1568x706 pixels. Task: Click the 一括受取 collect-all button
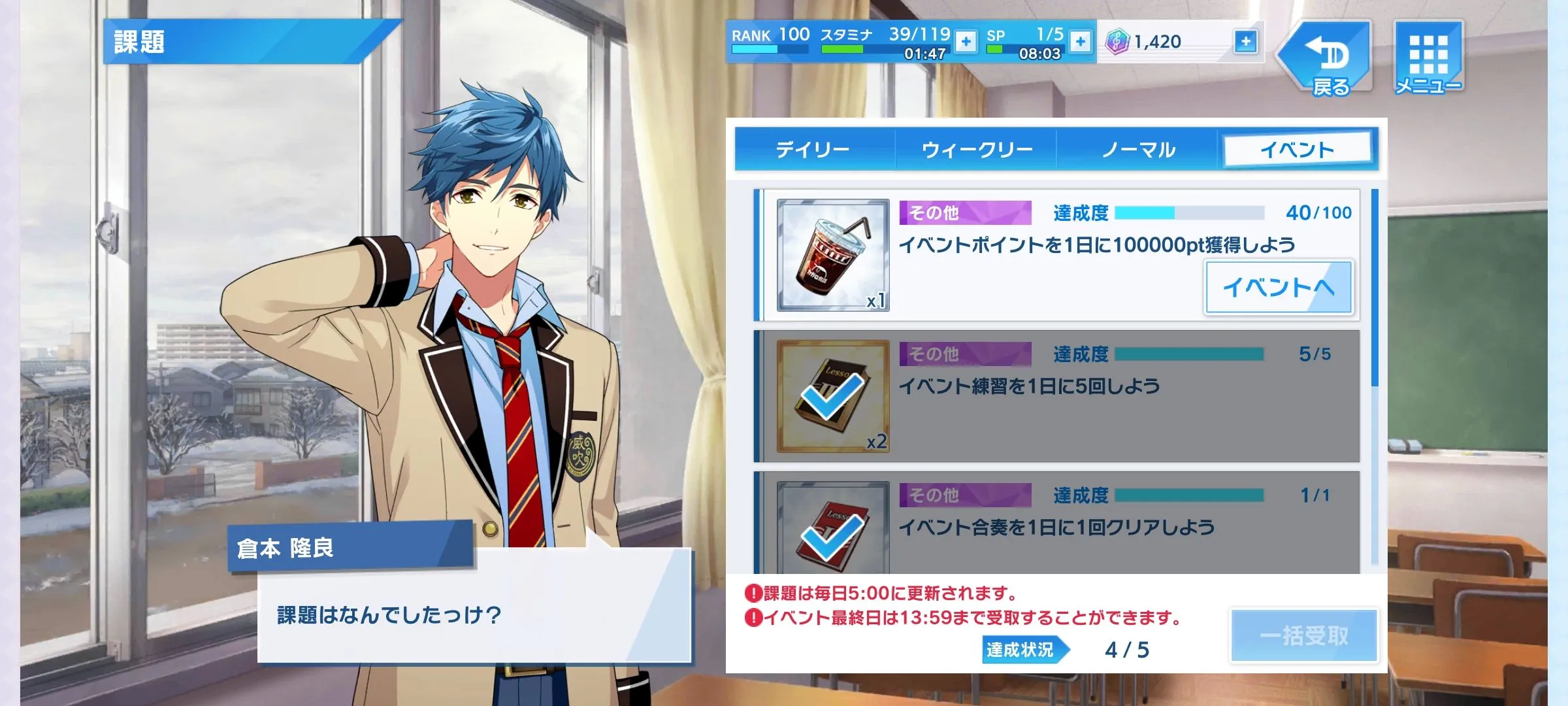pos(1304,635)
